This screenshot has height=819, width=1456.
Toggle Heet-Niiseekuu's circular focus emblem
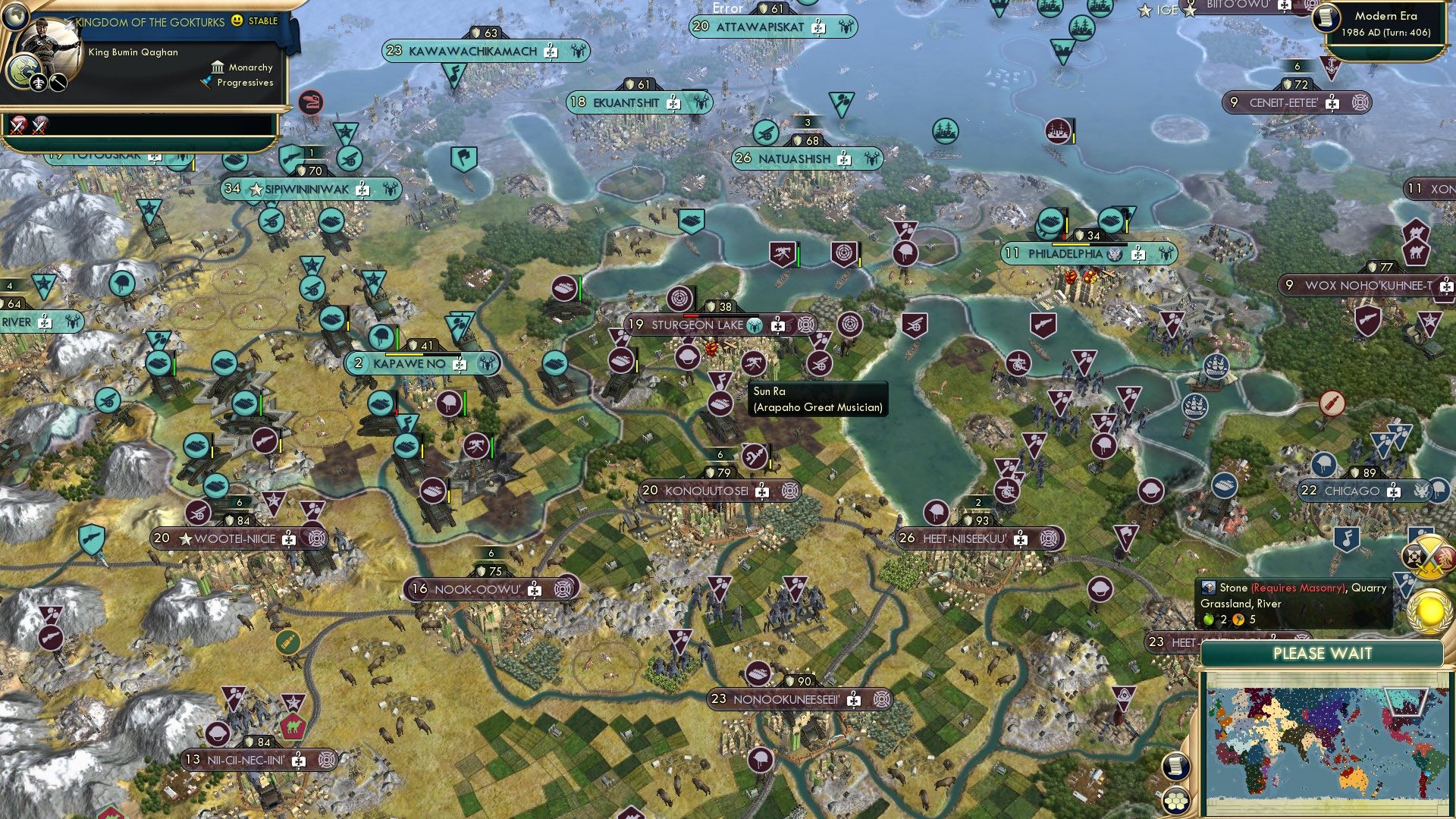(1047, 538)
